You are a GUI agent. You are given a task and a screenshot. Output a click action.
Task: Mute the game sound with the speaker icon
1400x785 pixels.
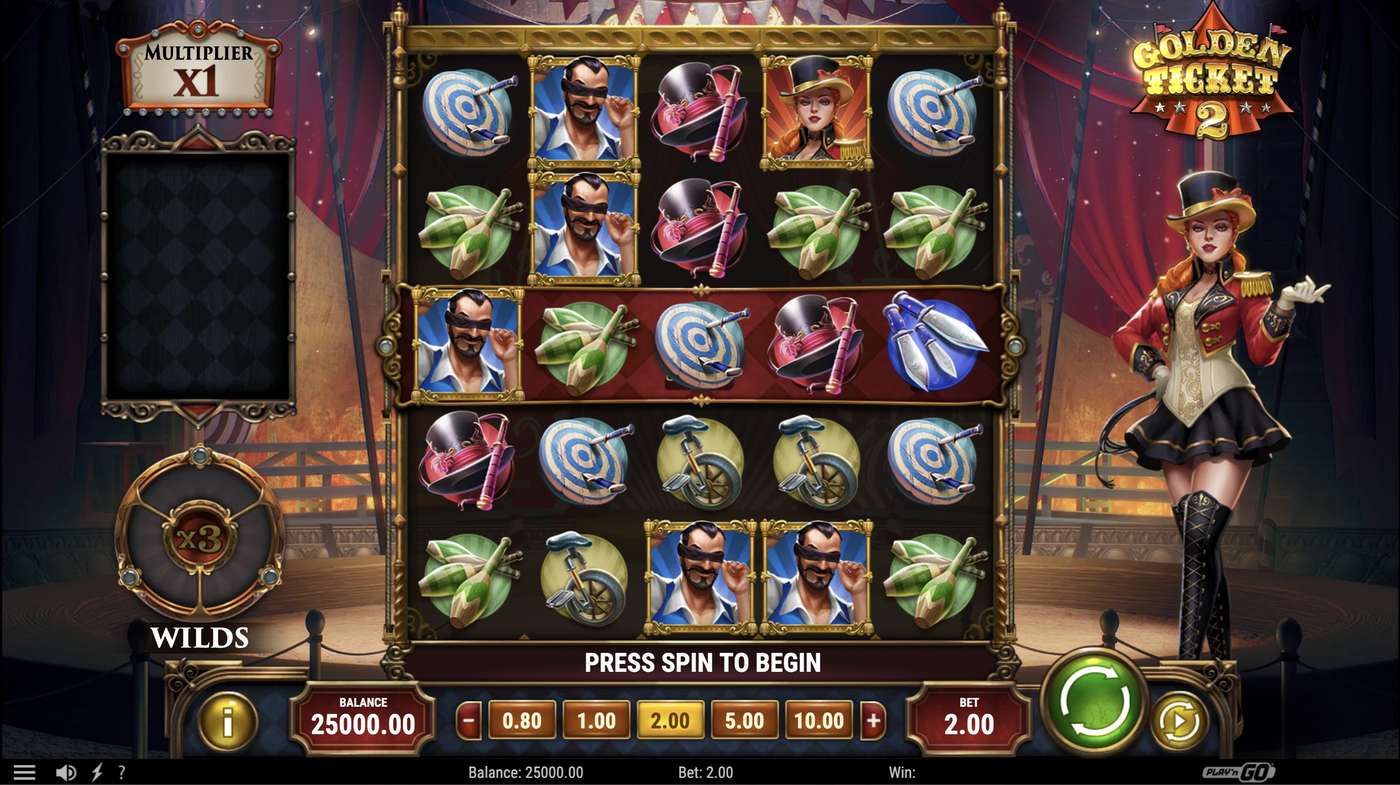coord(66,771)
